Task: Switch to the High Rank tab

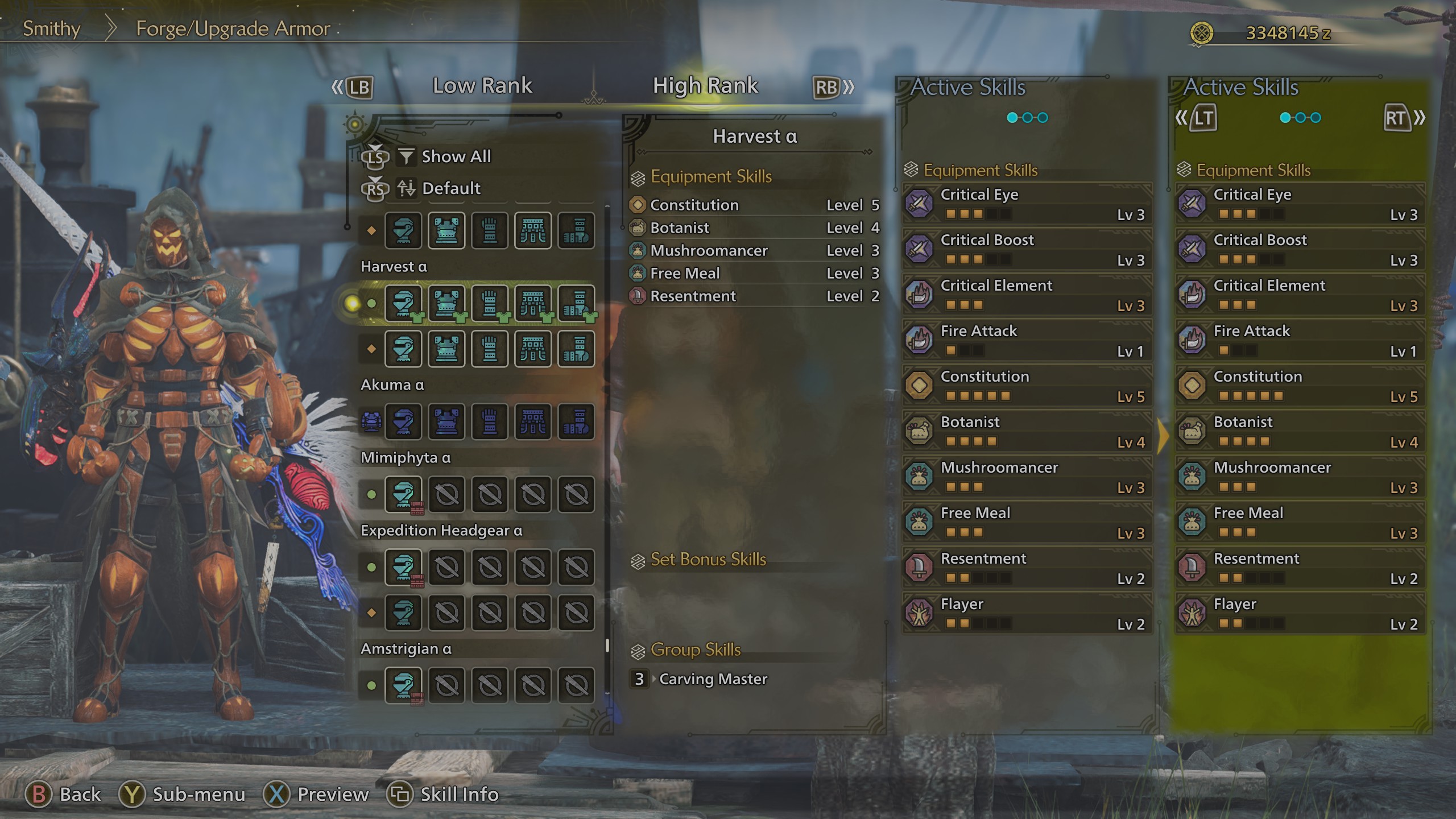Action: [705, 85]
